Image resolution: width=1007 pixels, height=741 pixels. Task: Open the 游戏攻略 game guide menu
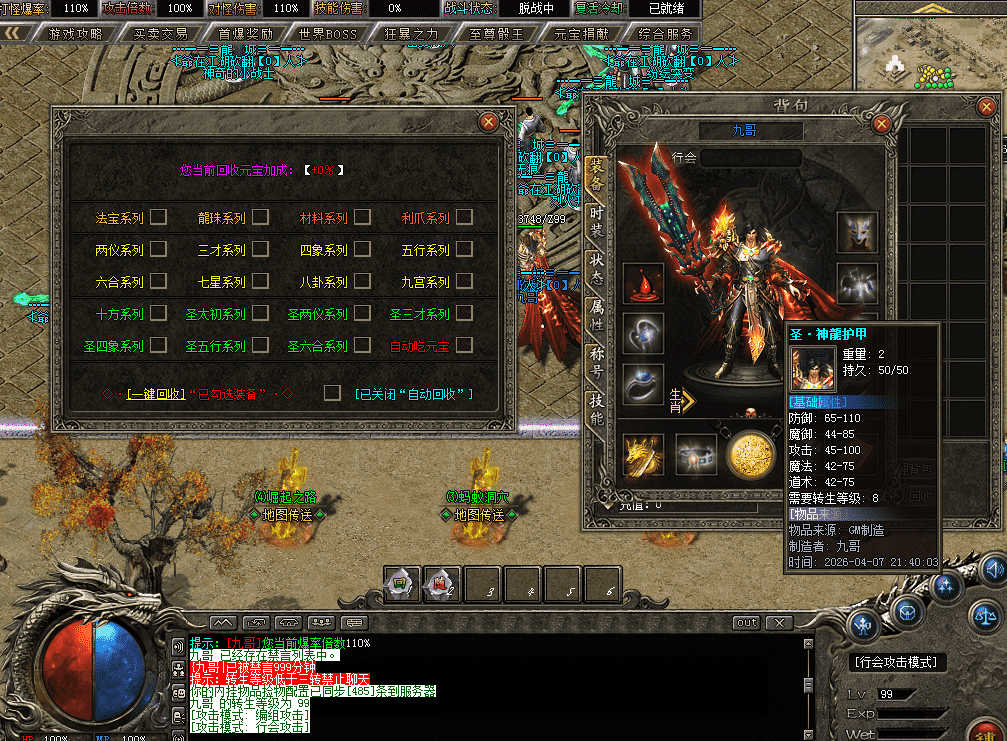click(x=75, y=33)
